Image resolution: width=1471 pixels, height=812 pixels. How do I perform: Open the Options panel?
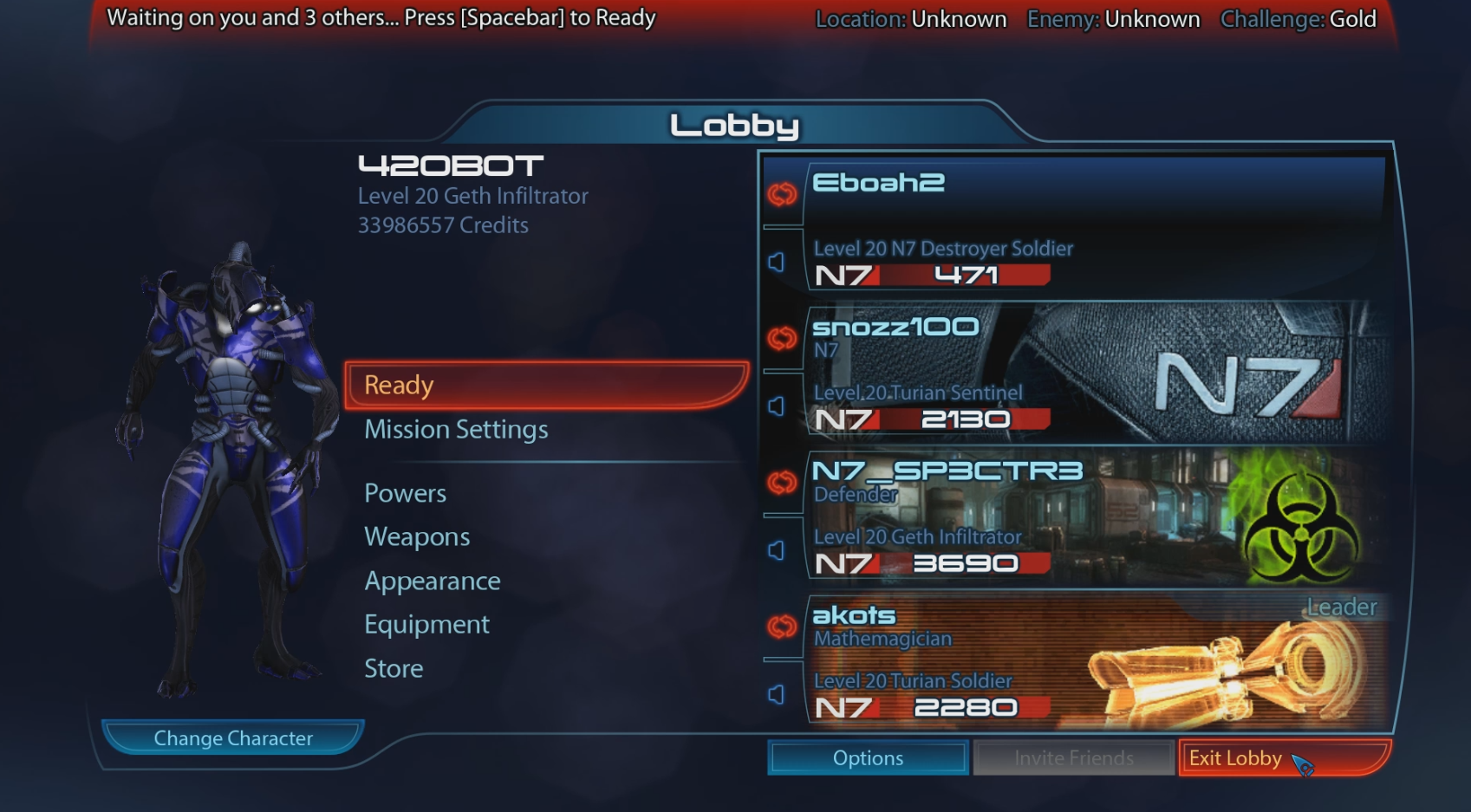[867, 757]
